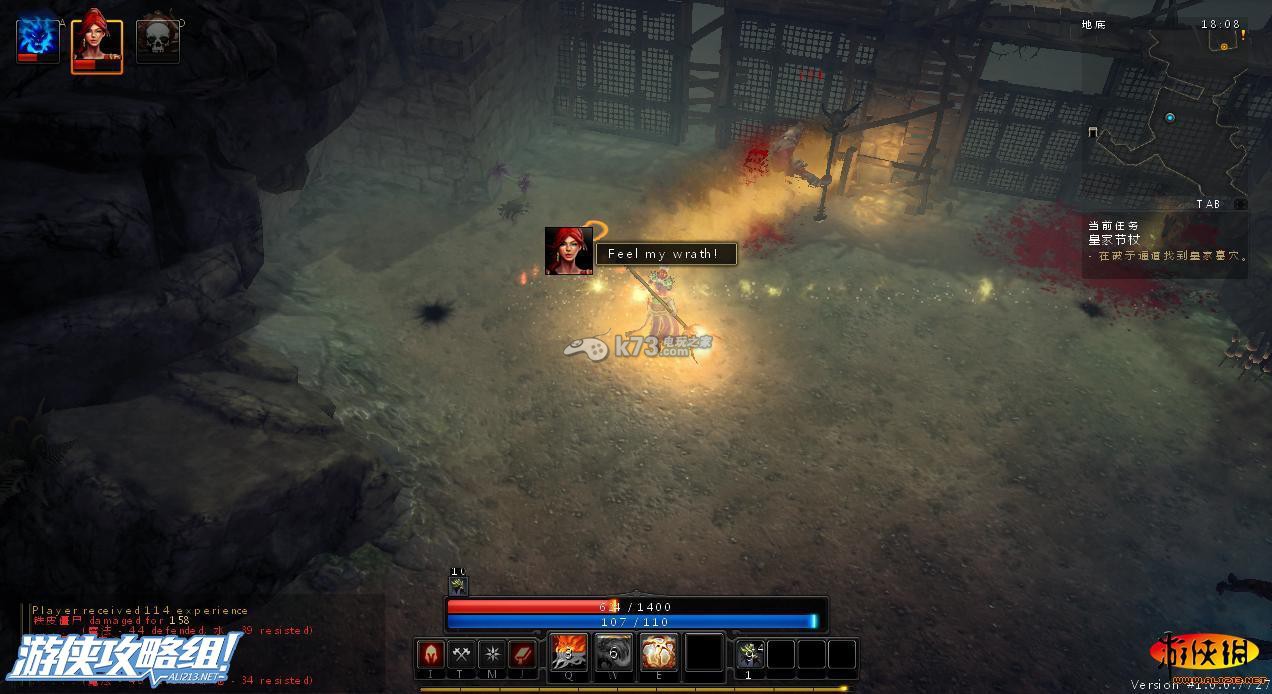Activate the grey swirl skill on W
1272x694 pixels.
(x=614, y=653)
